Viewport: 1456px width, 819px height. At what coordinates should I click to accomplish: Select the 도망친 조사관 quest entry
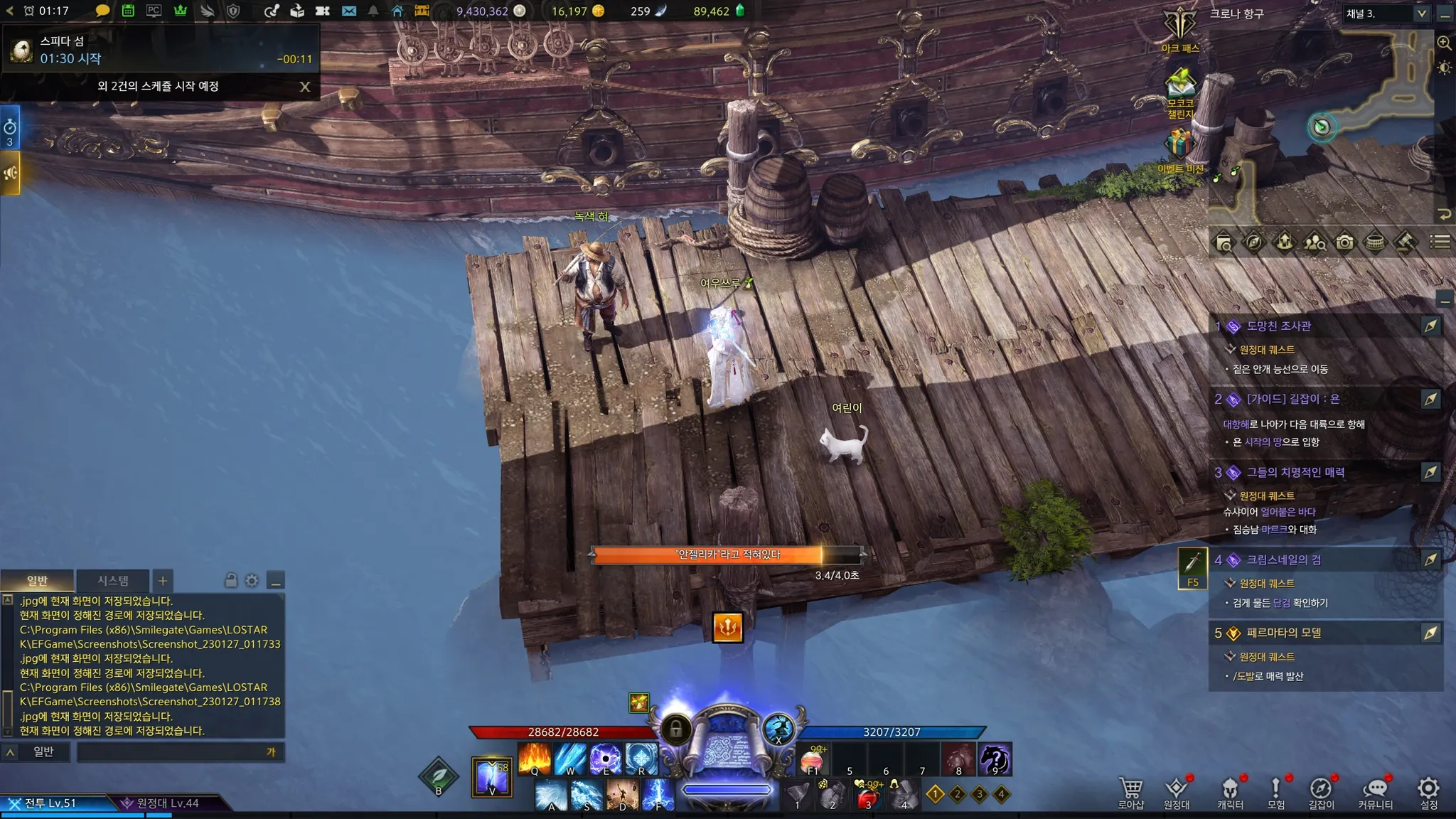tap(1278, 326)
